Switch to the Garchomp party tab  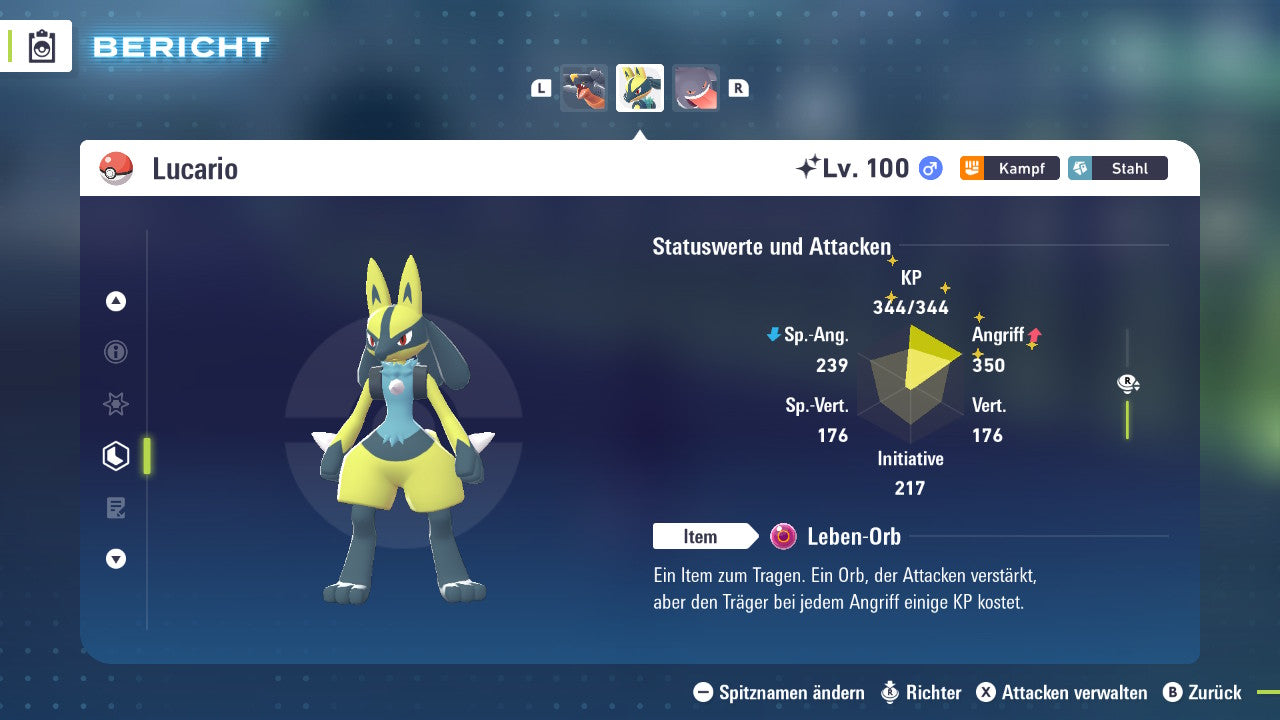click(x=583, y=87)
